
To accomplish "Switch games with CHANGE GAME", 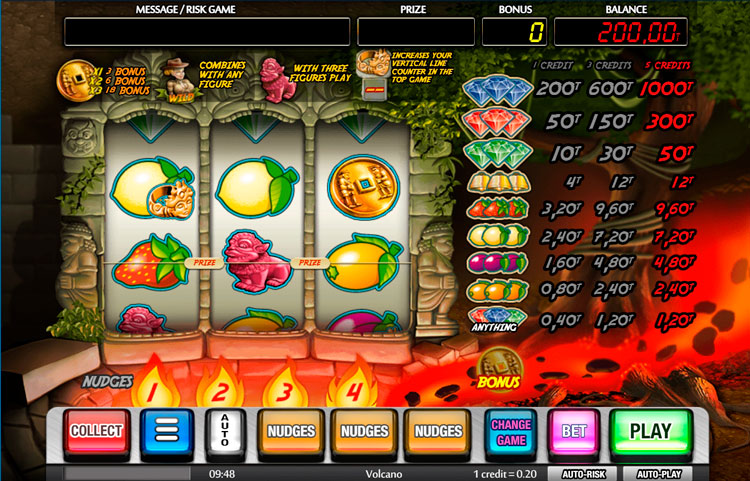I will [511, 432].
